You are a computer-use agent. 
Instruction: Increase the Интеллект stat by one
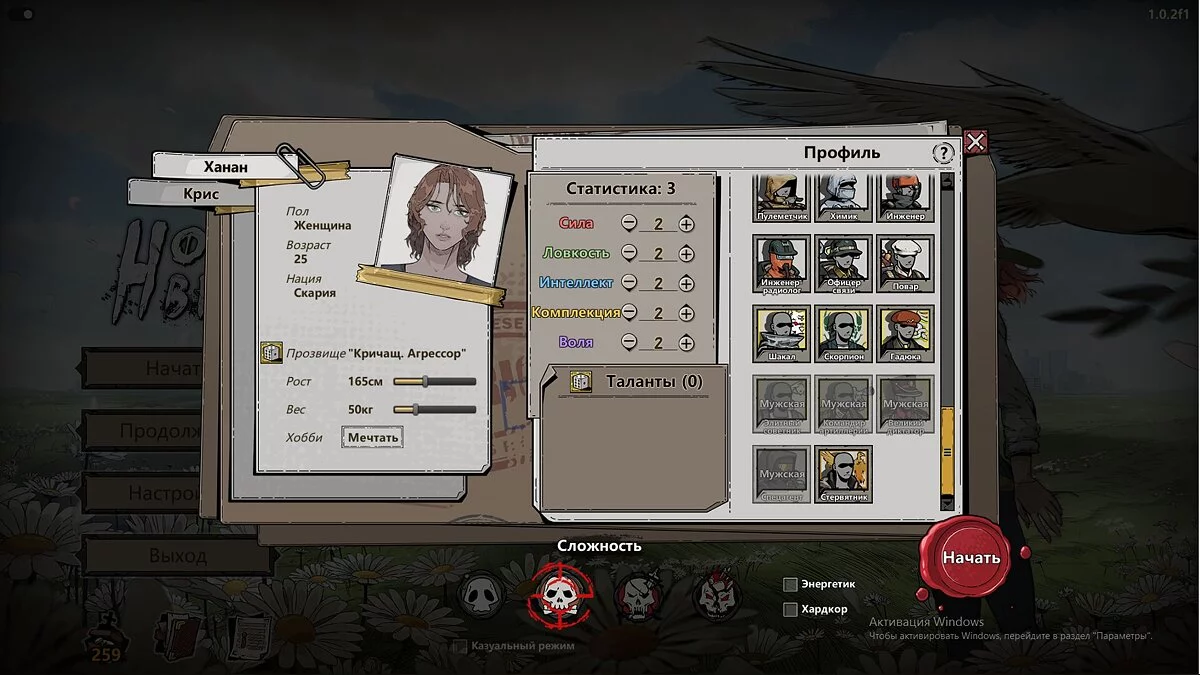coord(687,283)
